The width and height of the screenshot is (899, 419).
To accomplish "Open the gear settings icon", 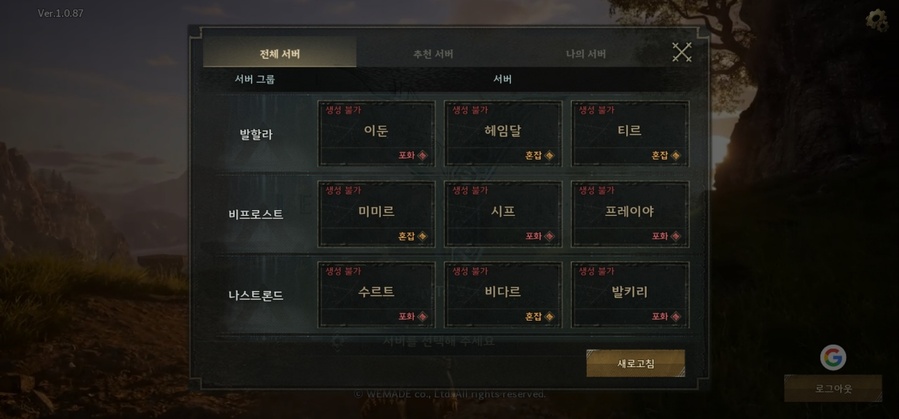I will click(877, 19).
